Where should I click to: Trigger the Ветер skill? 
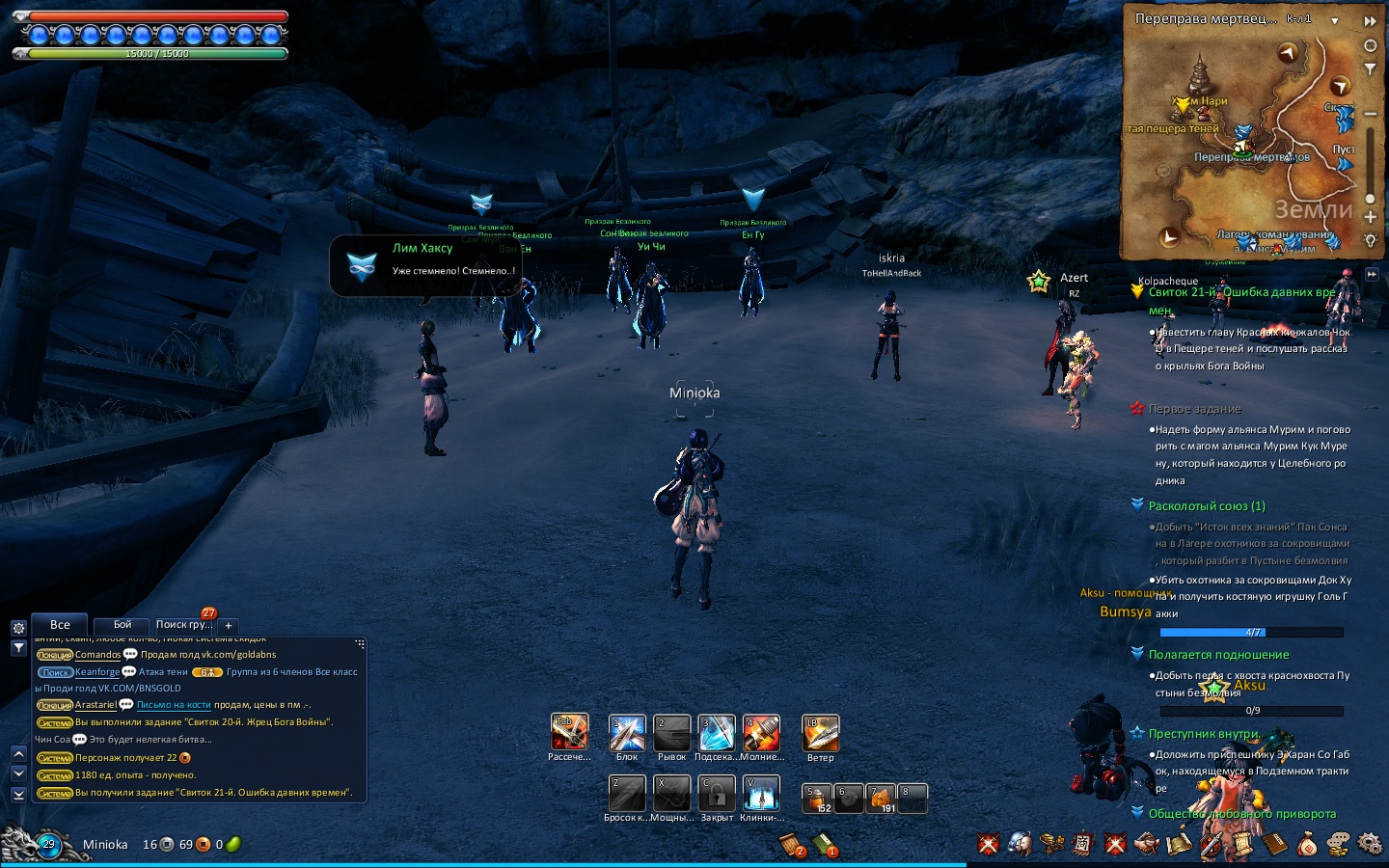(x=821, y=734)
